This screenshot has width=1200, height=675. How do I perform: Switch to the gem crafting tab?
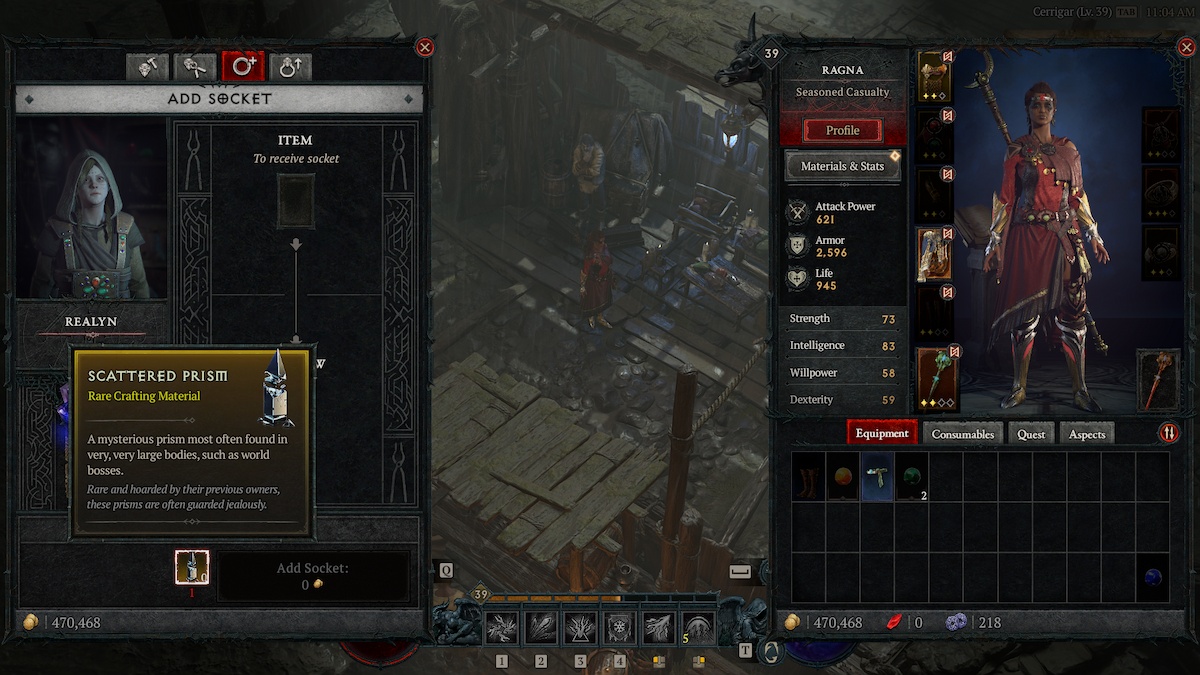147,67
